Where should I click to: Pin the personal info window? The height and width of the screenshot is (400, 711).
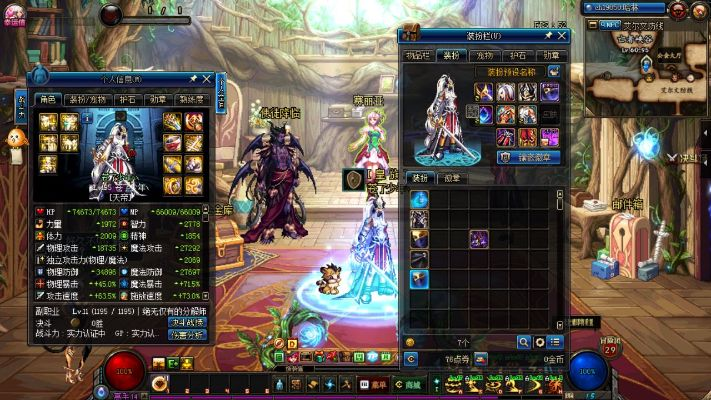click(192, 79)
